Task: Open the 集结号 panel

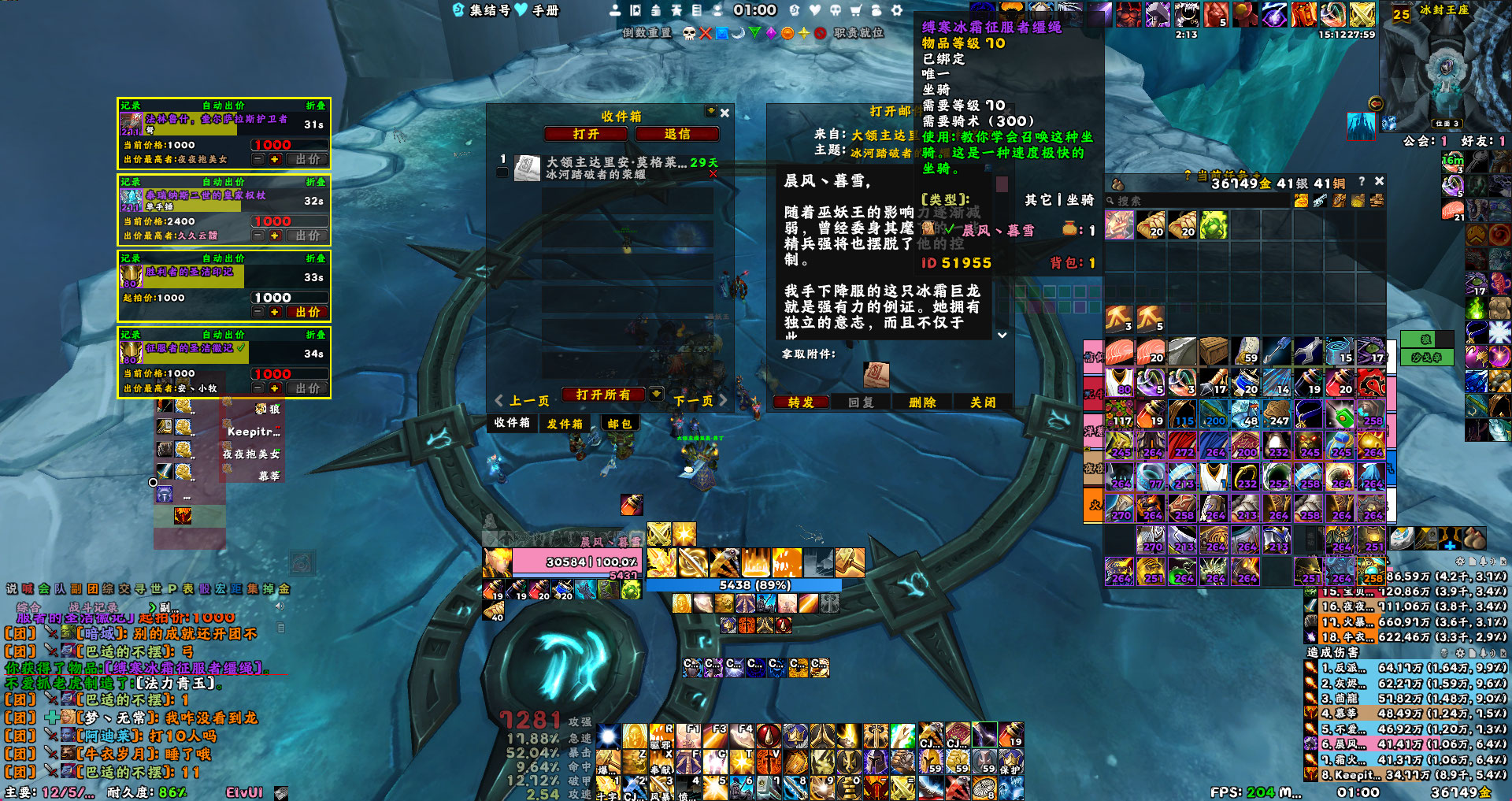Action: [x=489, y=10]
